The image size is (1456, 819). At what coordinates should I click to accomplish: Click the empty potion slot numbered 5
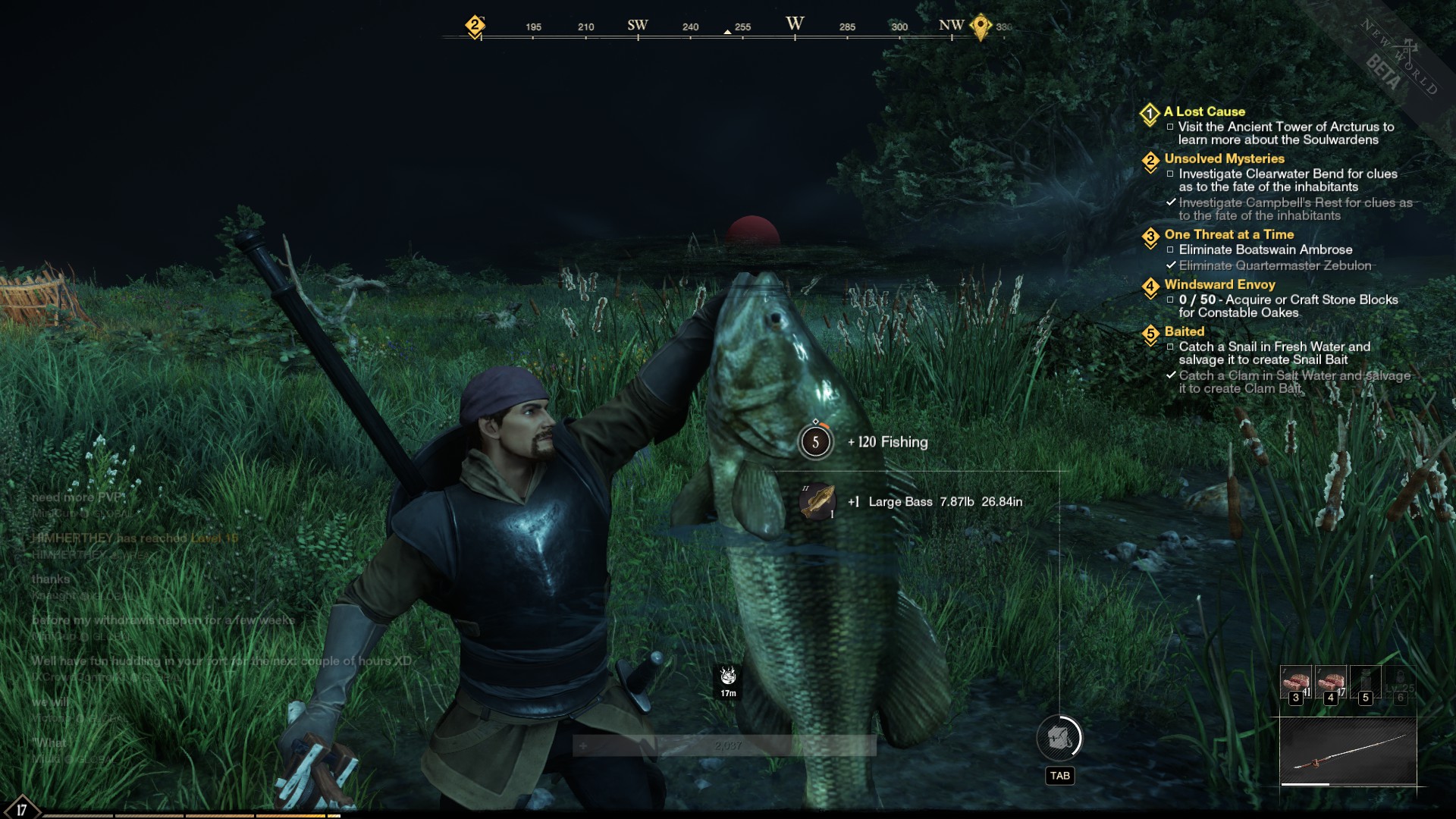click(x=1365, y=682)
